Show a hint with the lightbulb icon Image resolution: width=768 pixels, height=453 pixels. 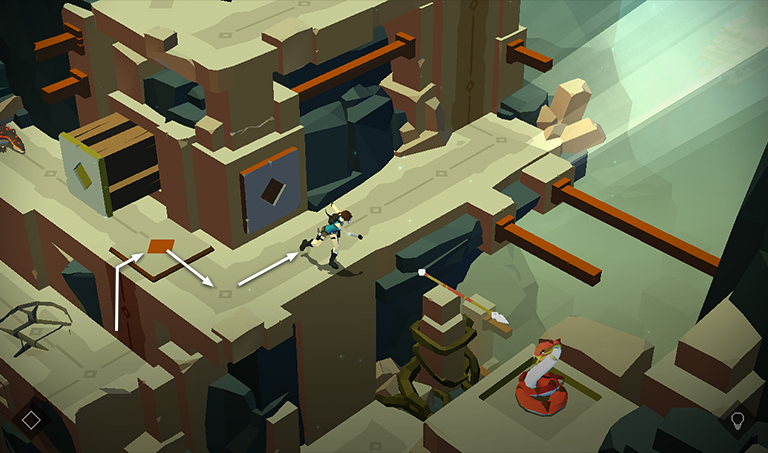click(x=738, y=420)
